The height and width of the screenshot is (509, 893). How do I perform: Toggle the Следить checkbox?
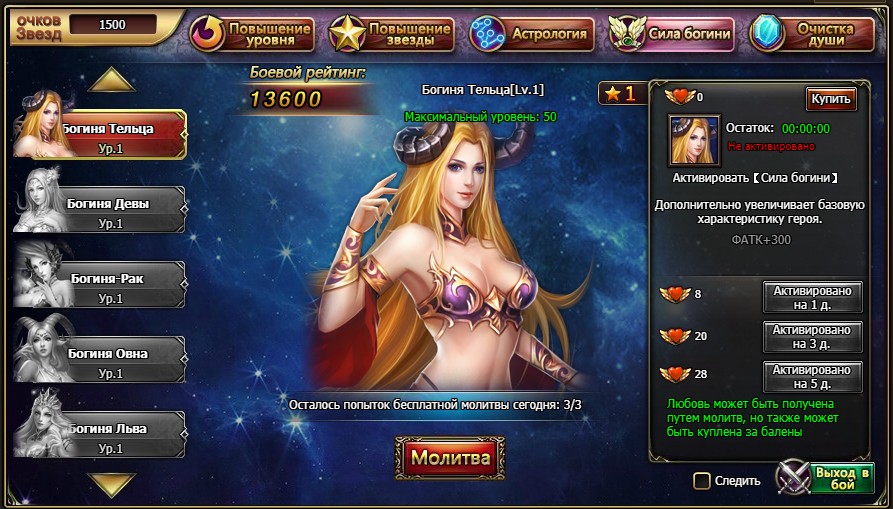[702, 481]
